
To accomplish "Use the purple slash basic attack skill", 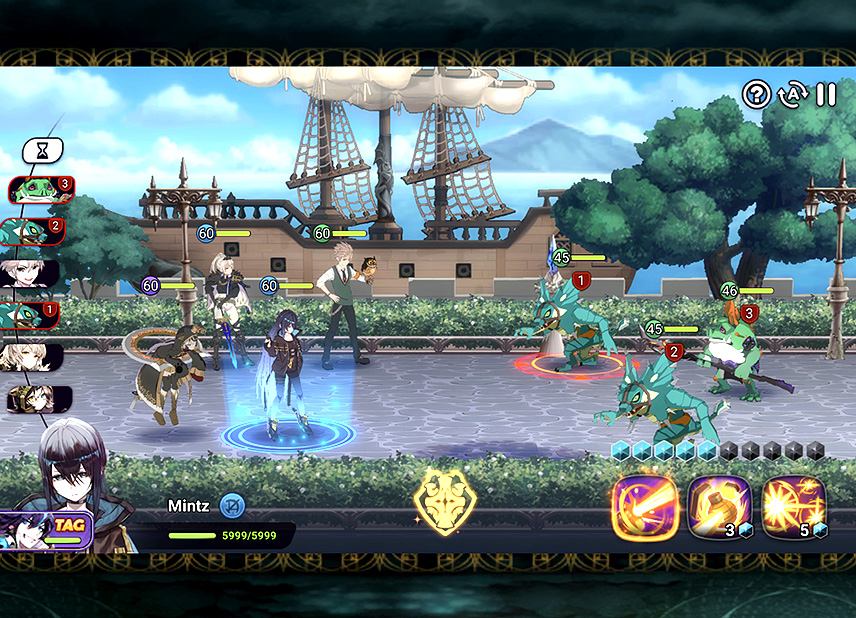I will coord(646,507).
